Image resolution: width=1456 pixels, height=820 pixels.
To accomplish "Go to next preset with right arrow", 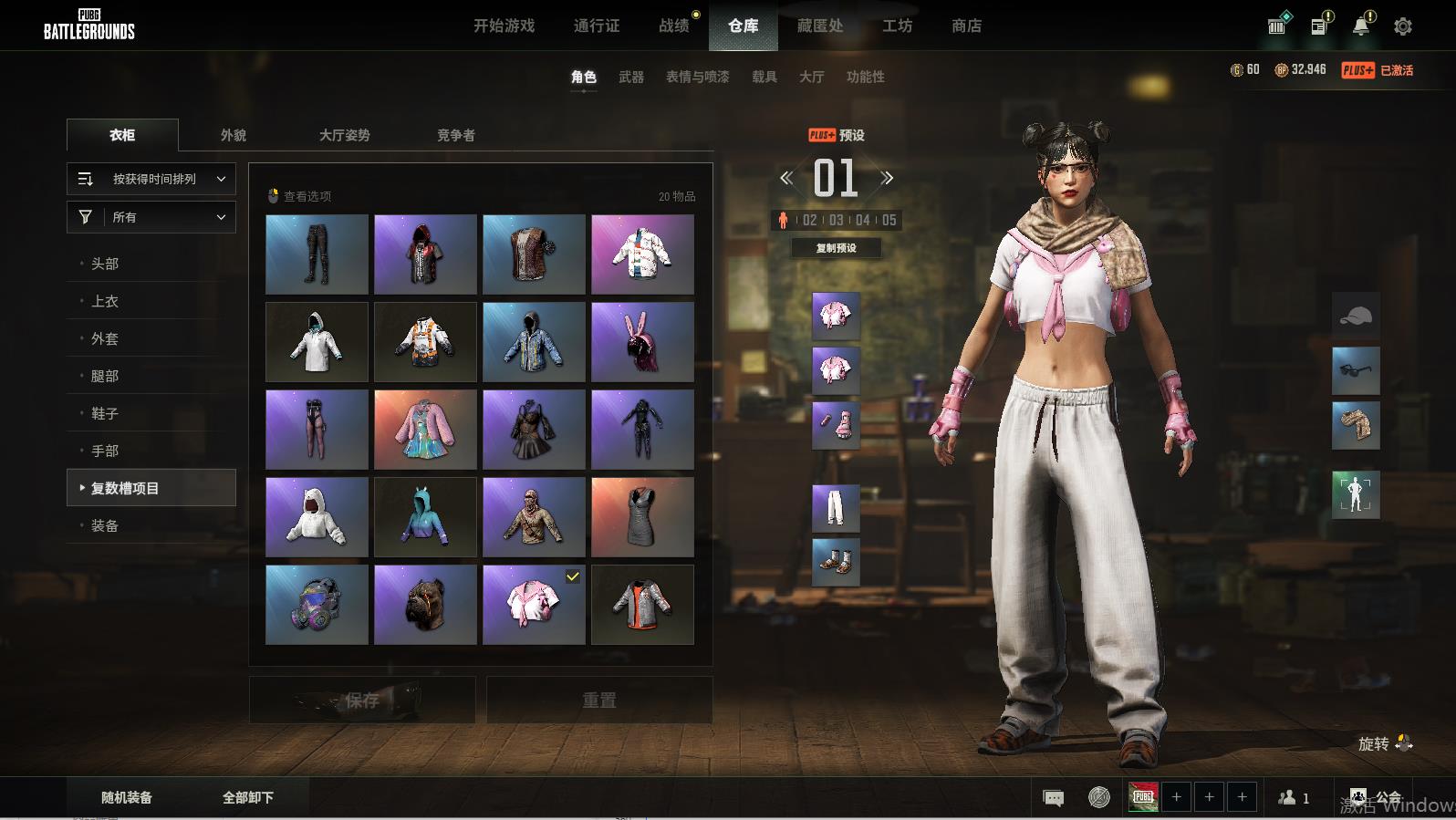I will click(887, 179).
